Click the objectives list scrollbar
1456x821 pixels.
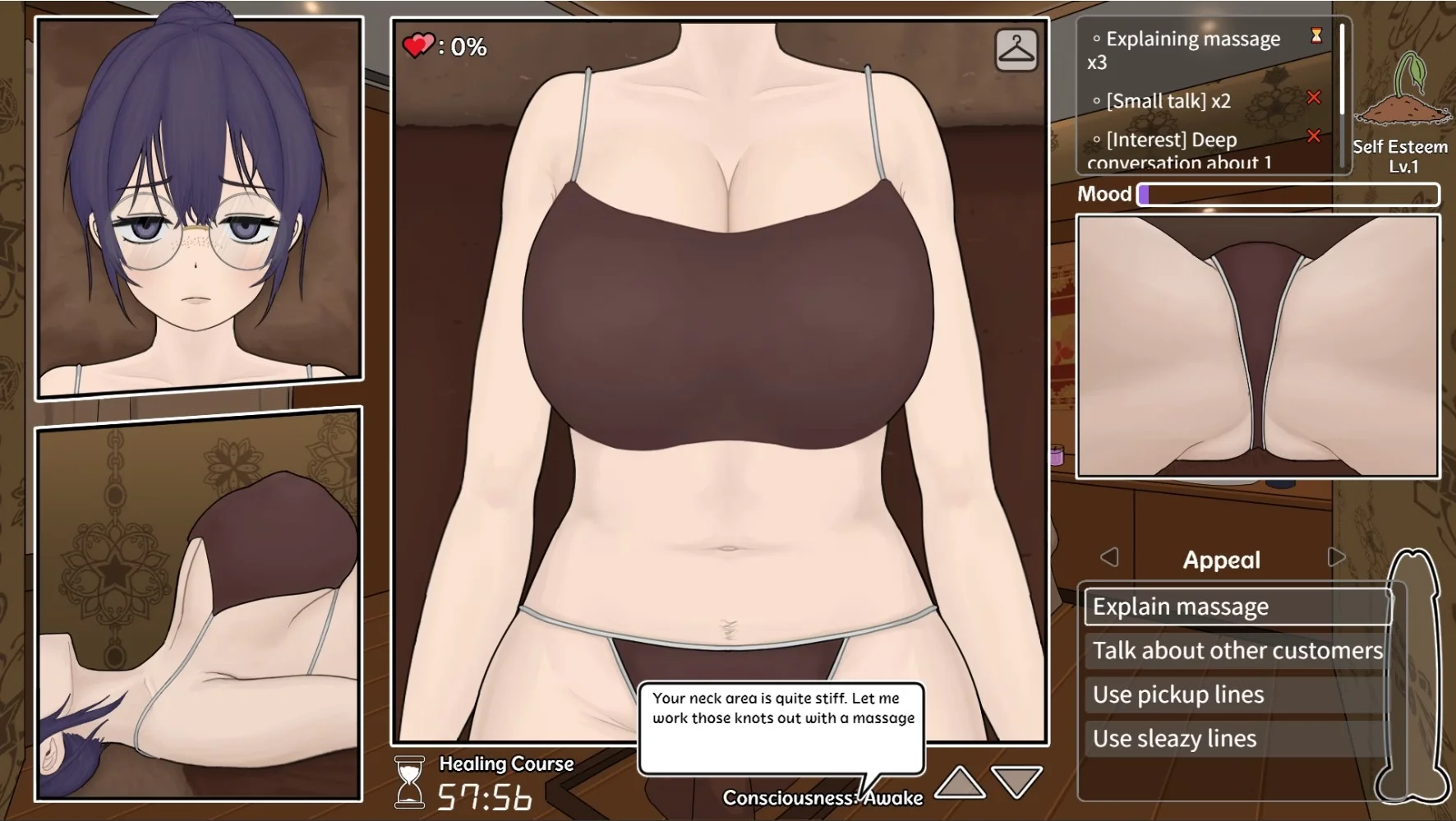(1342, 70)
